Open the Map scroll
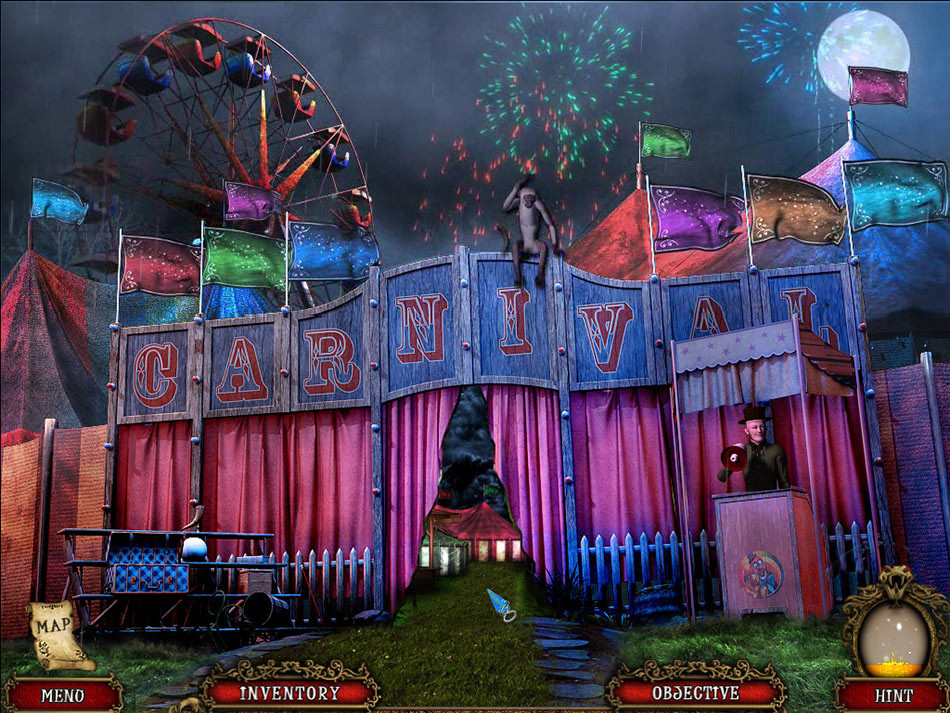The width and height of the screenshot is (950, 713). [58, 633]
